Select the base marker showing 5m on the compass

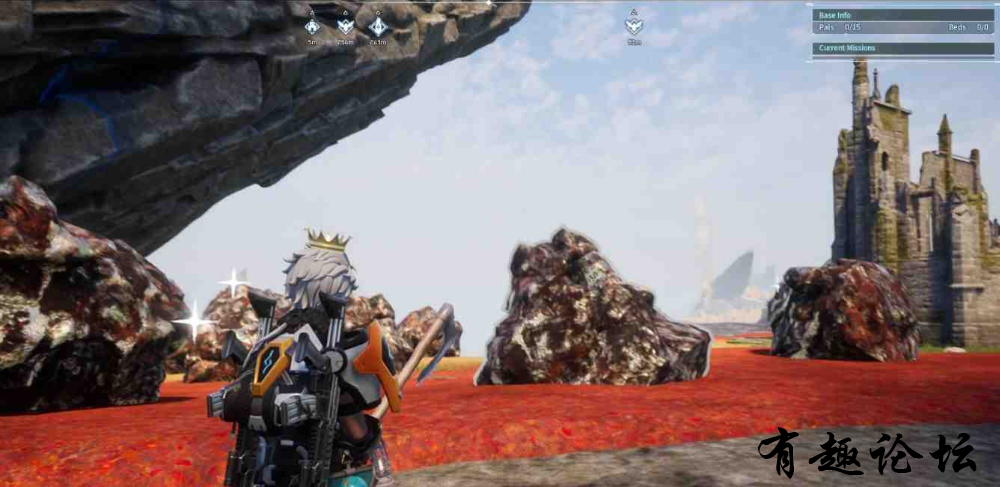coord(313,26)
